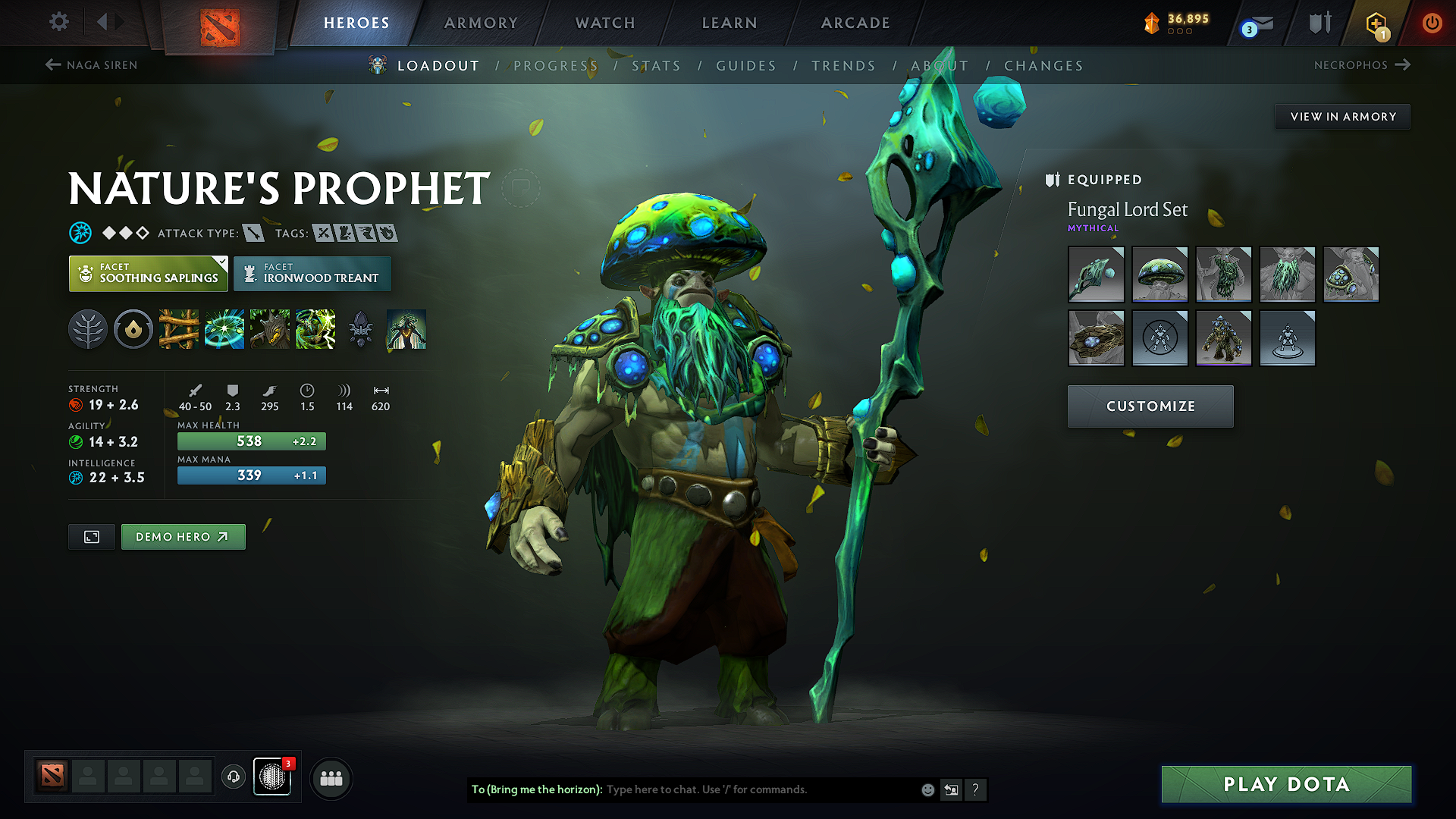Image resolution: width=1456 pixels, height=819 pixels.
Task: Click the Customize button
Action: [1150, 406]
